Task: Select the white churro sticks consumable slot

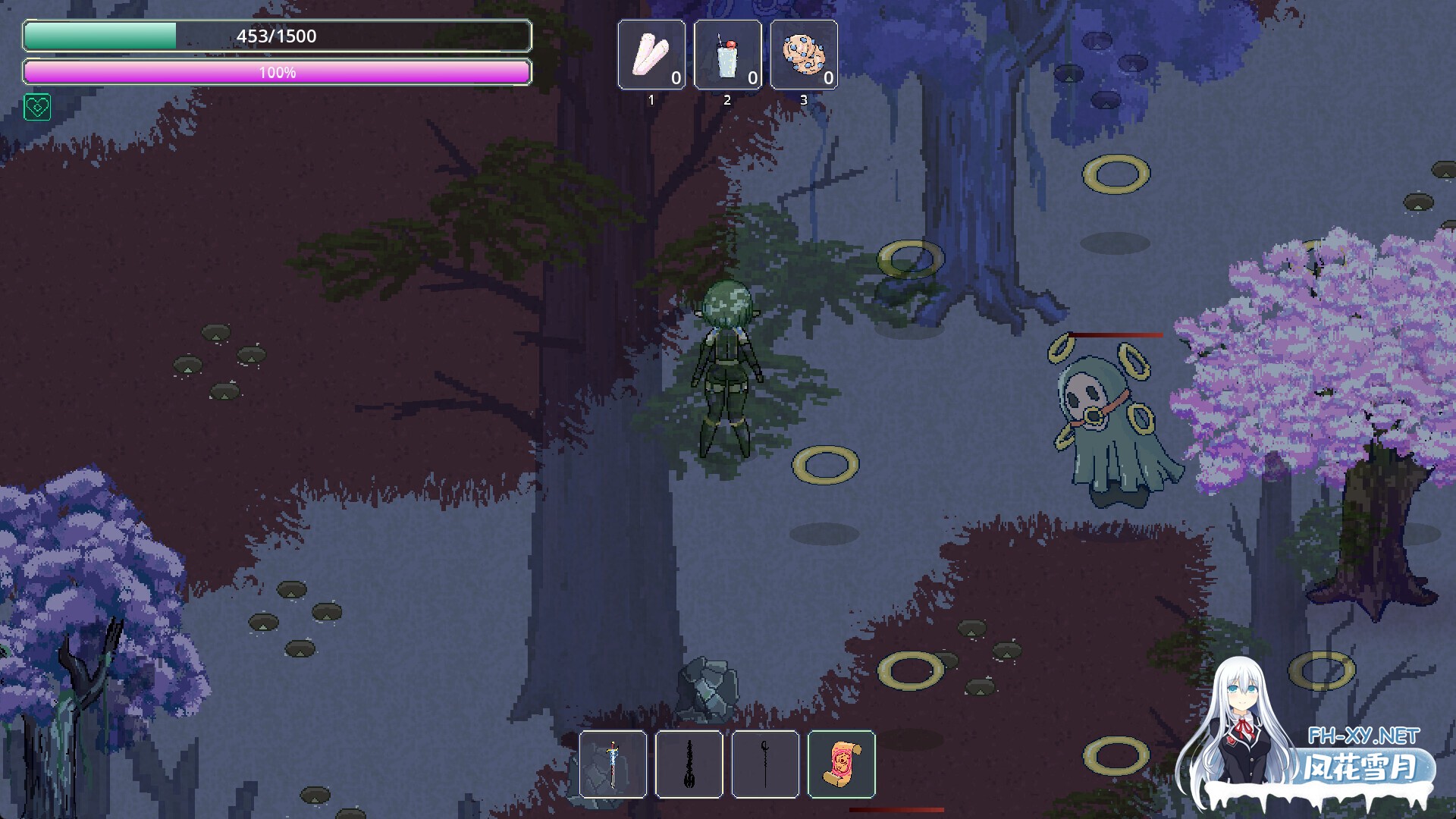Action: [x=651, y=55]
